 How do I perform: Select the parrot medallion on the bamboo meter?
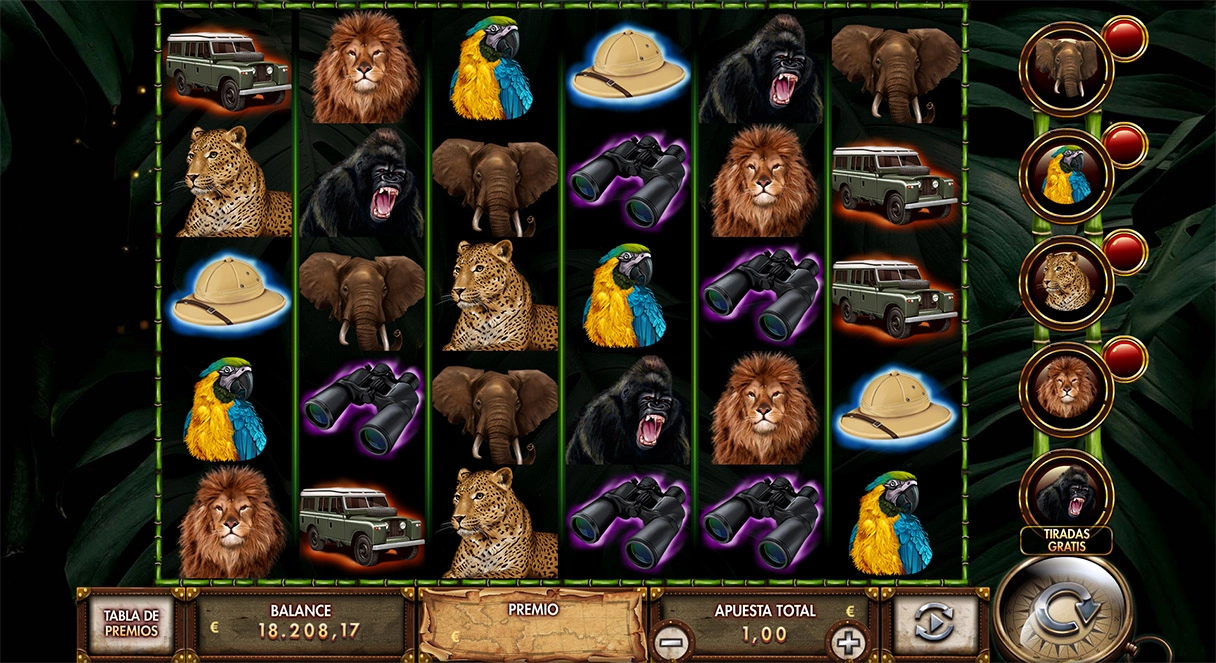pos(1066,175)
